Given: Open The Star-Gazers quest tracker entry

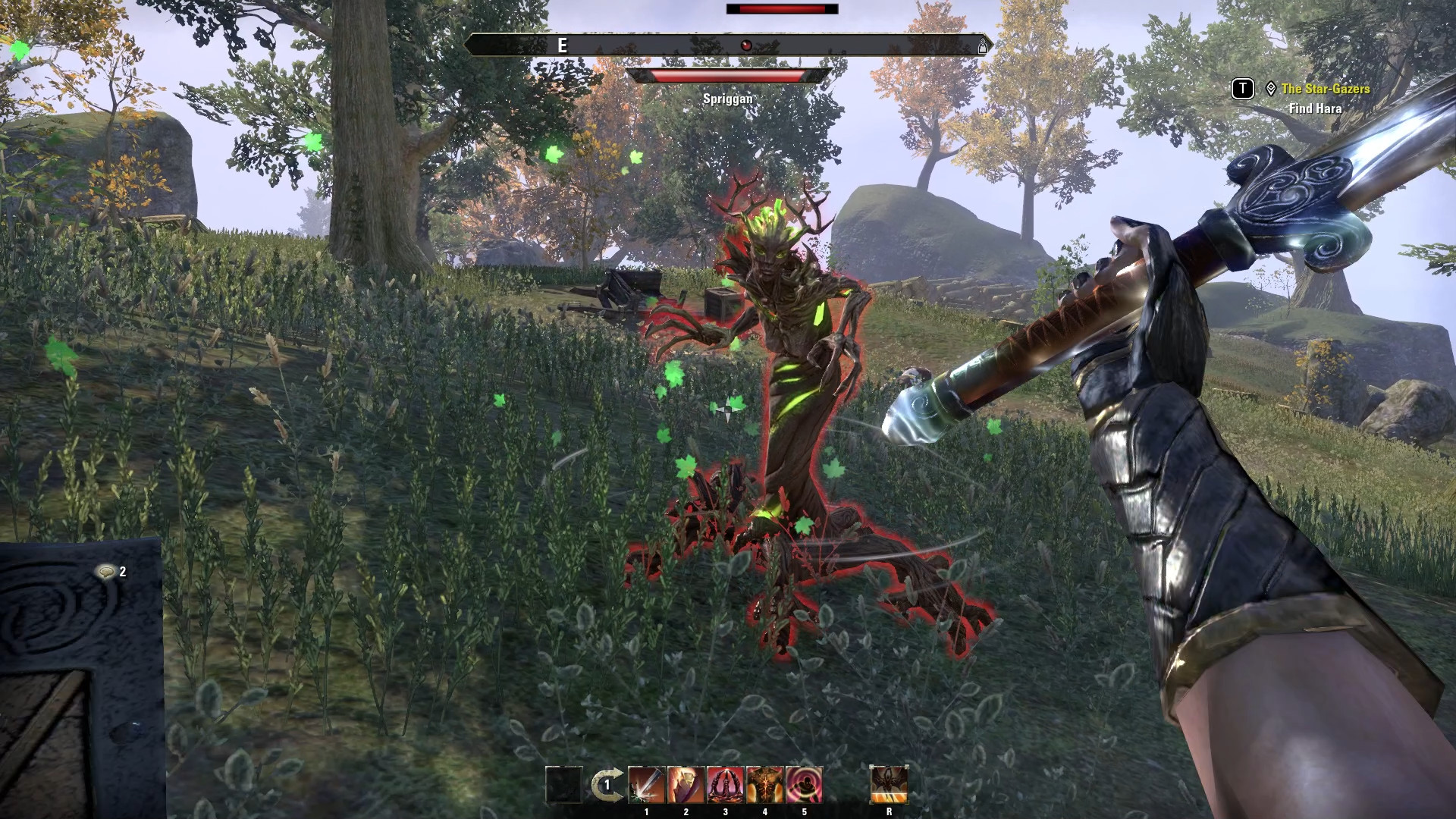Looking at the screenshot, I should pyautogui.click(x=1325, y=89).
